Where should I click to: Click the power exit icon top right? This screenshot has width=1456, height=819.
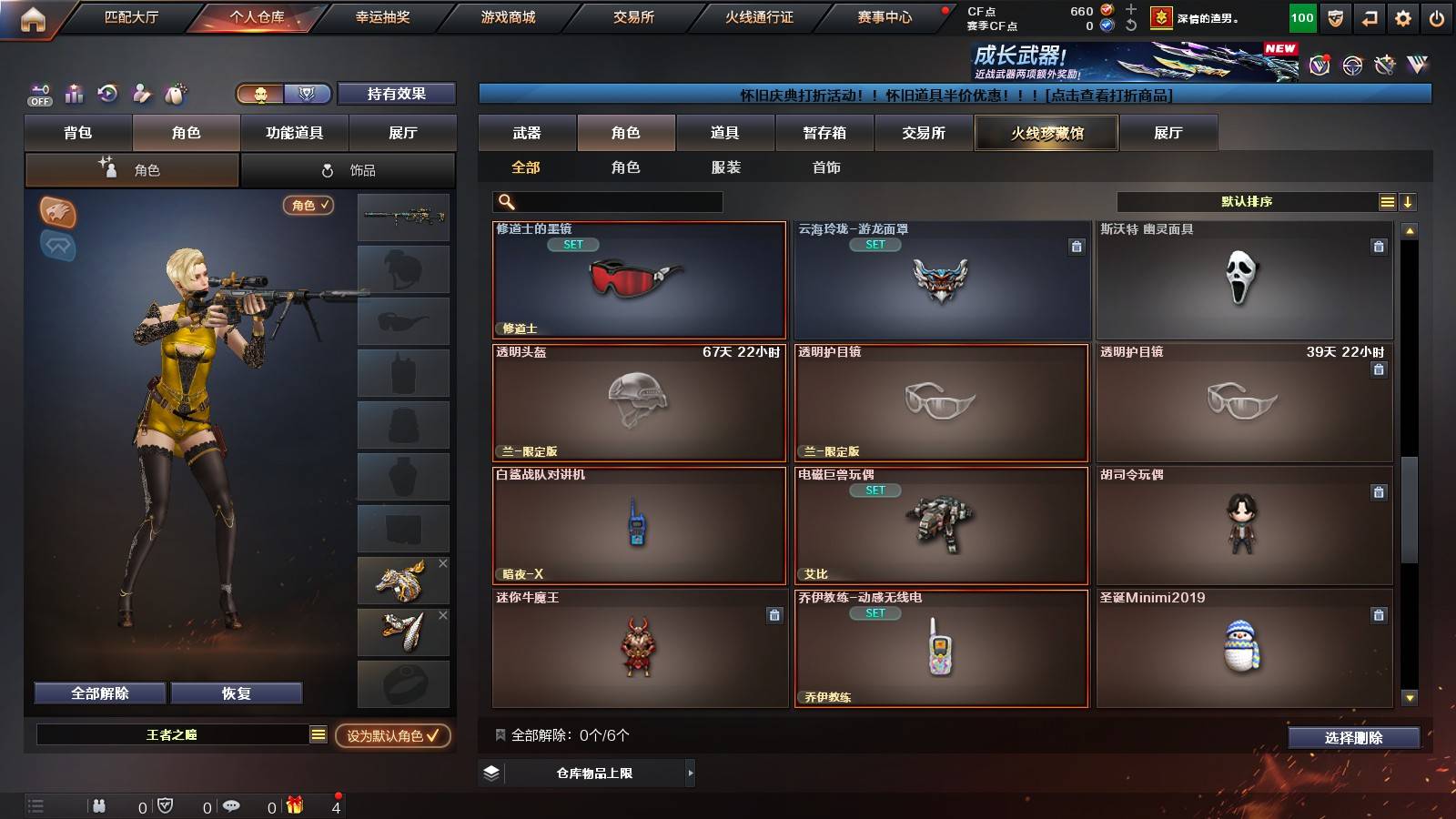click(x=1439, y=16)
